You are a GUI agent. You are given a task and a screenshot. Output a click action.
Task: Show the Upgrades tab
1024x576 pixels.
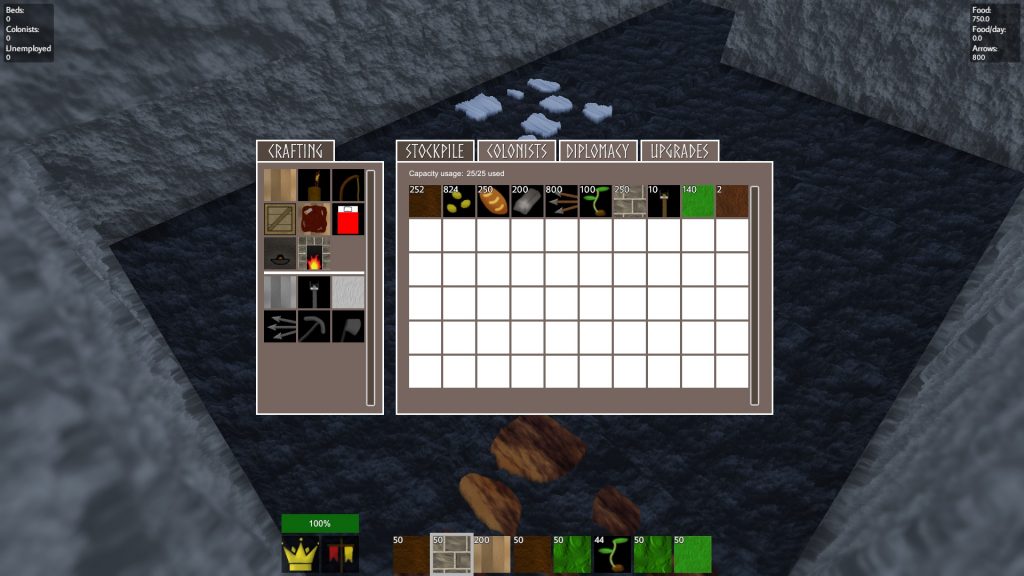(680, 151)
